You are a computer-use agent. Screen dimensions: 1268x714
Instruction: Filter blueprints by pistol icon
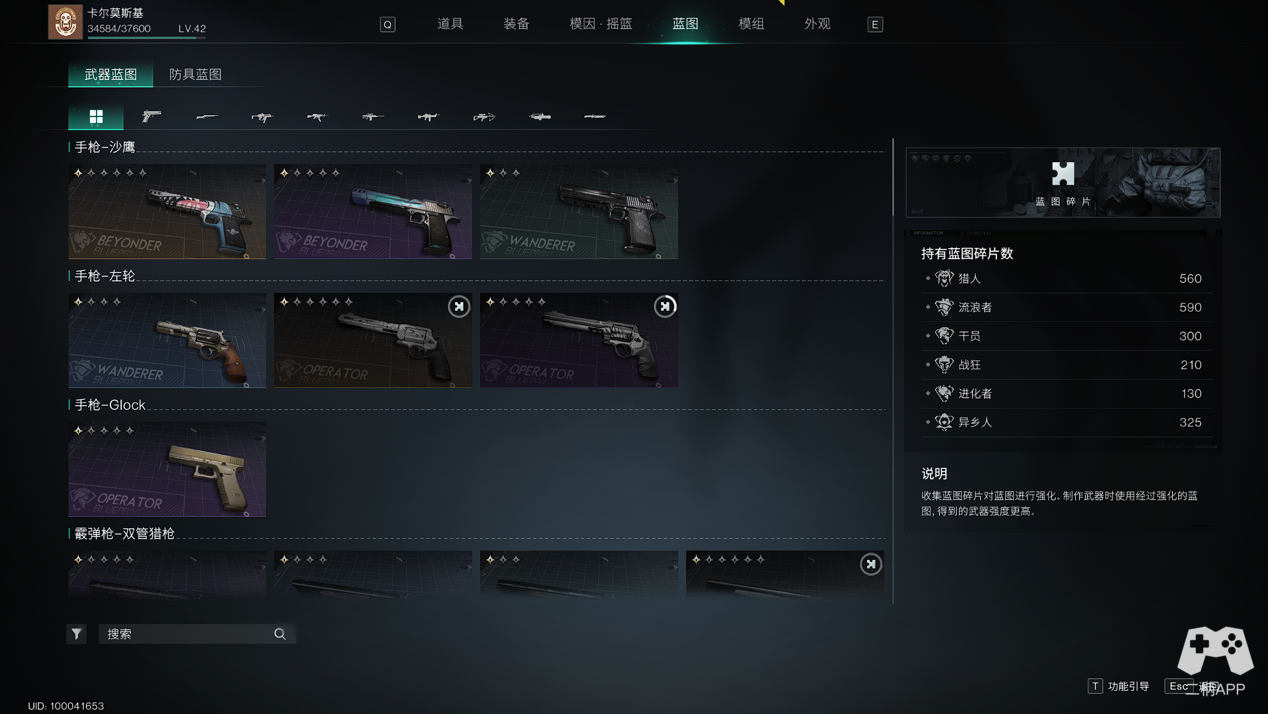(x=151, y=117)
